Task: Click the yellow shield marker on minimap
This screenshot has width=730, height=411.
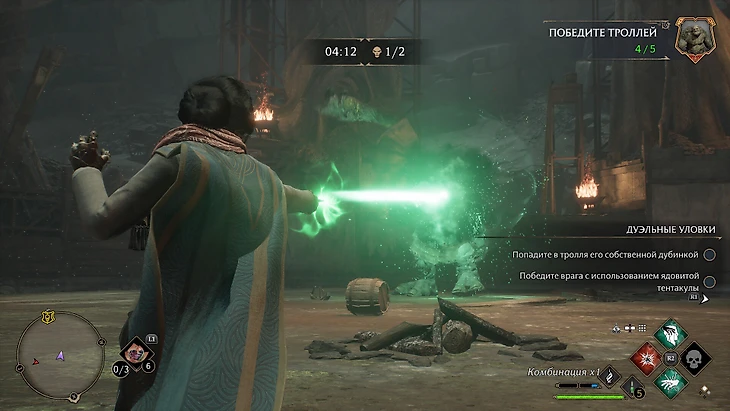Action: click(x=46, y=317)
